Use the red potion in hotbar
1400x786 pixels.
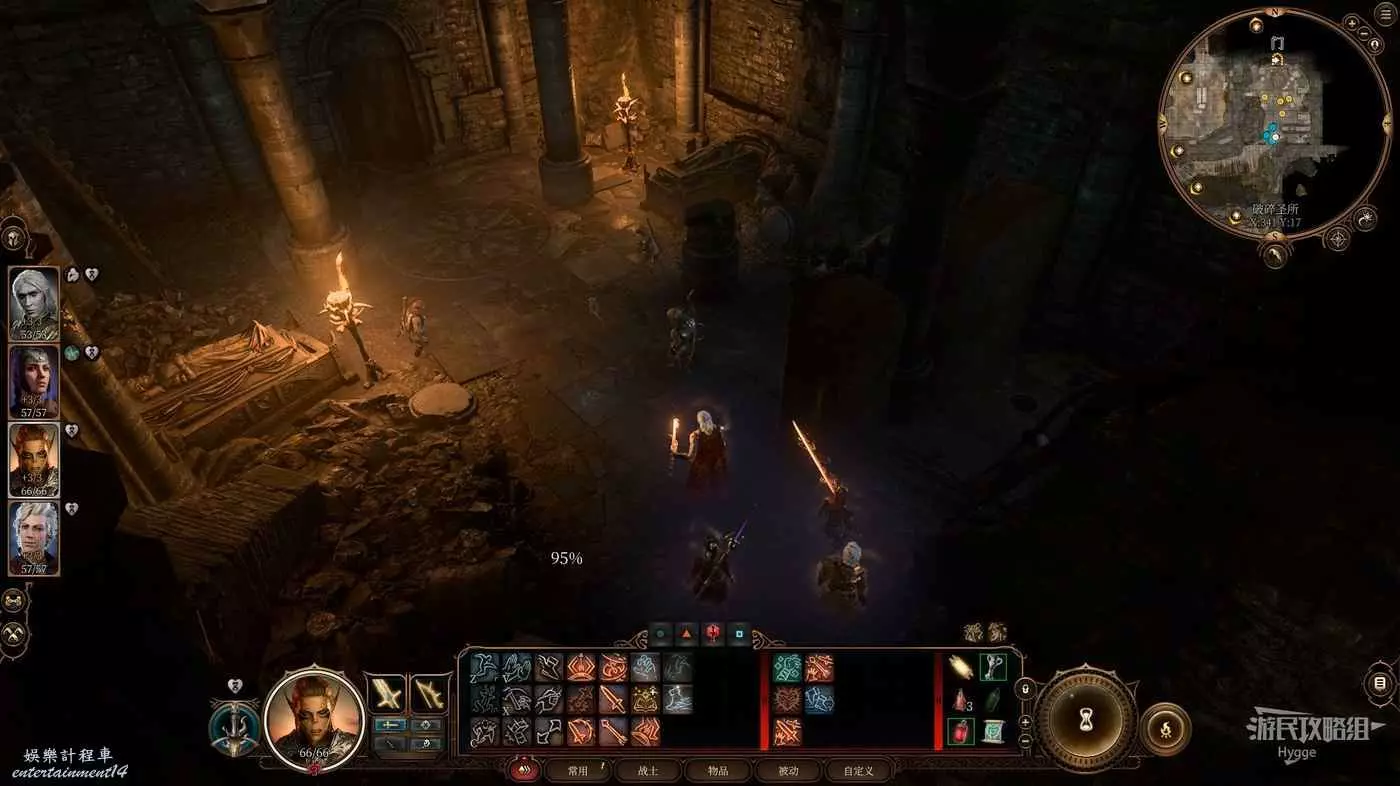point(962,731)
